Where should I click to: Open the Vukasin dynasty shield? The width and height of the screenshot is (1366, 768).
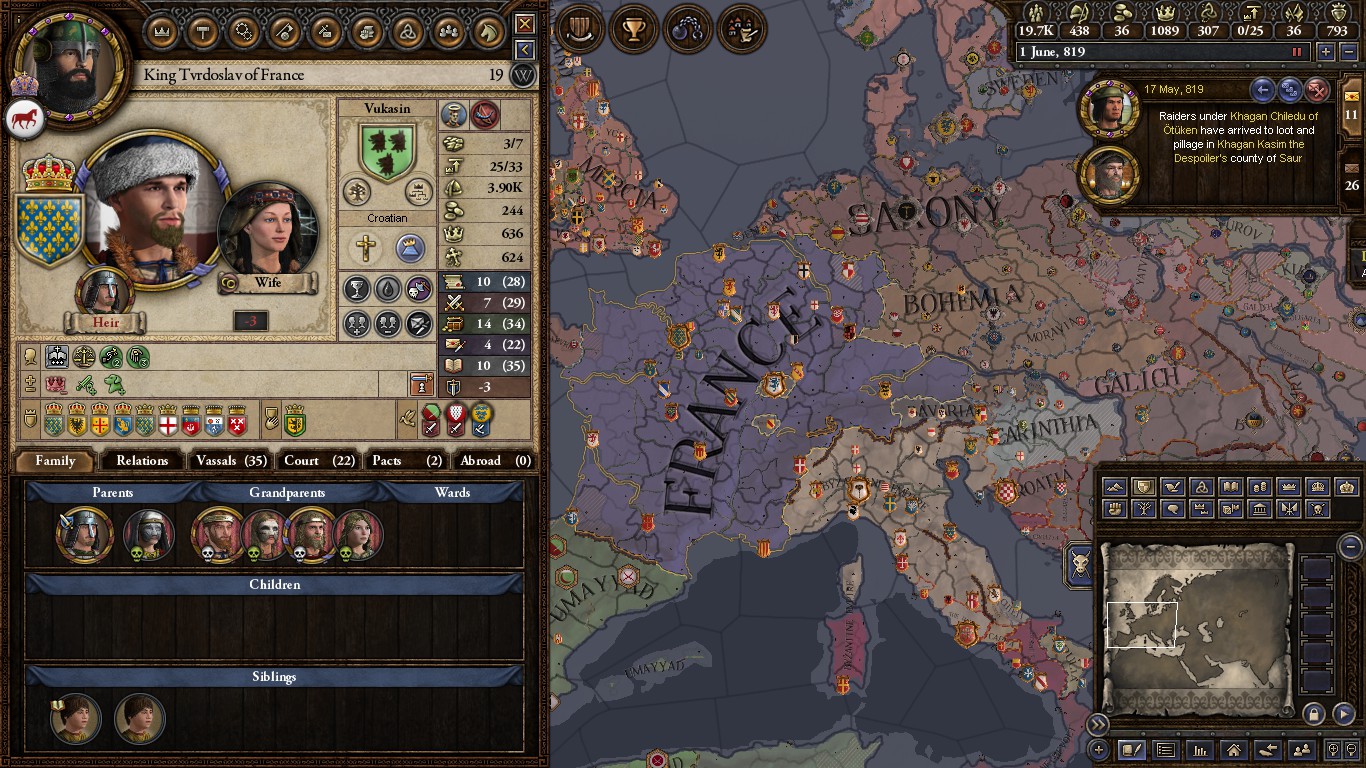pos(387,150)
